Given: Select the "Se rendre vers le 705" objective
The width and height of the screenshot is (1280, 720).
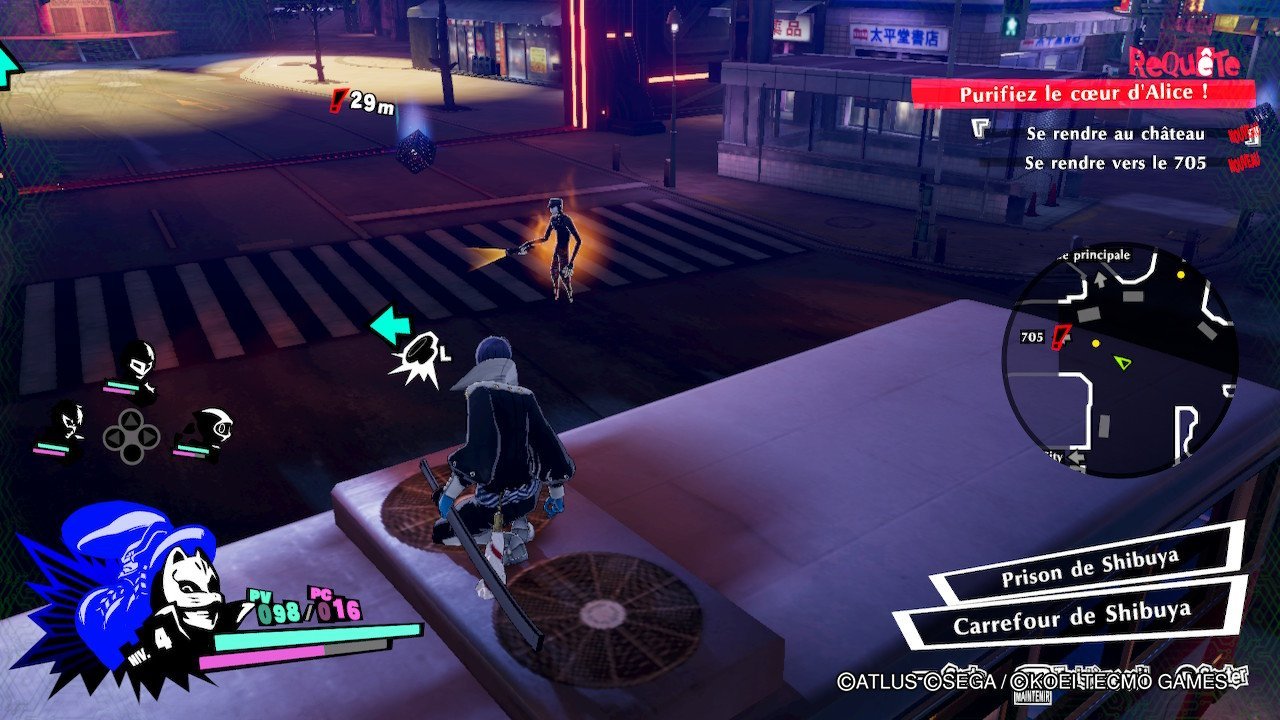Looking at the screenshot, I should point(1115,162).
